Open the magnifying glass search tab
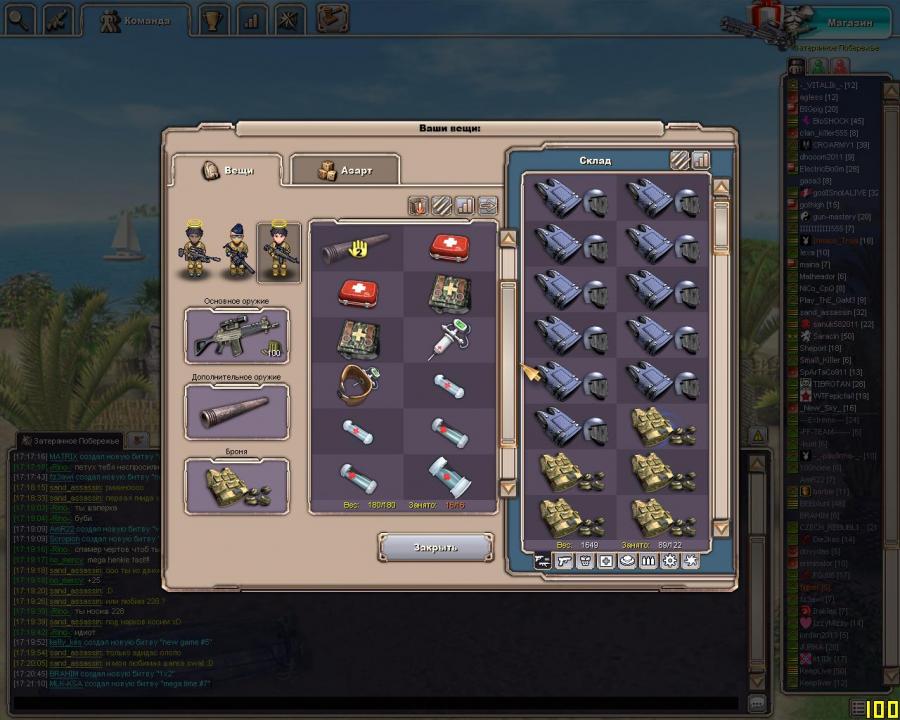The image size is (900, 720). point(19,19)
